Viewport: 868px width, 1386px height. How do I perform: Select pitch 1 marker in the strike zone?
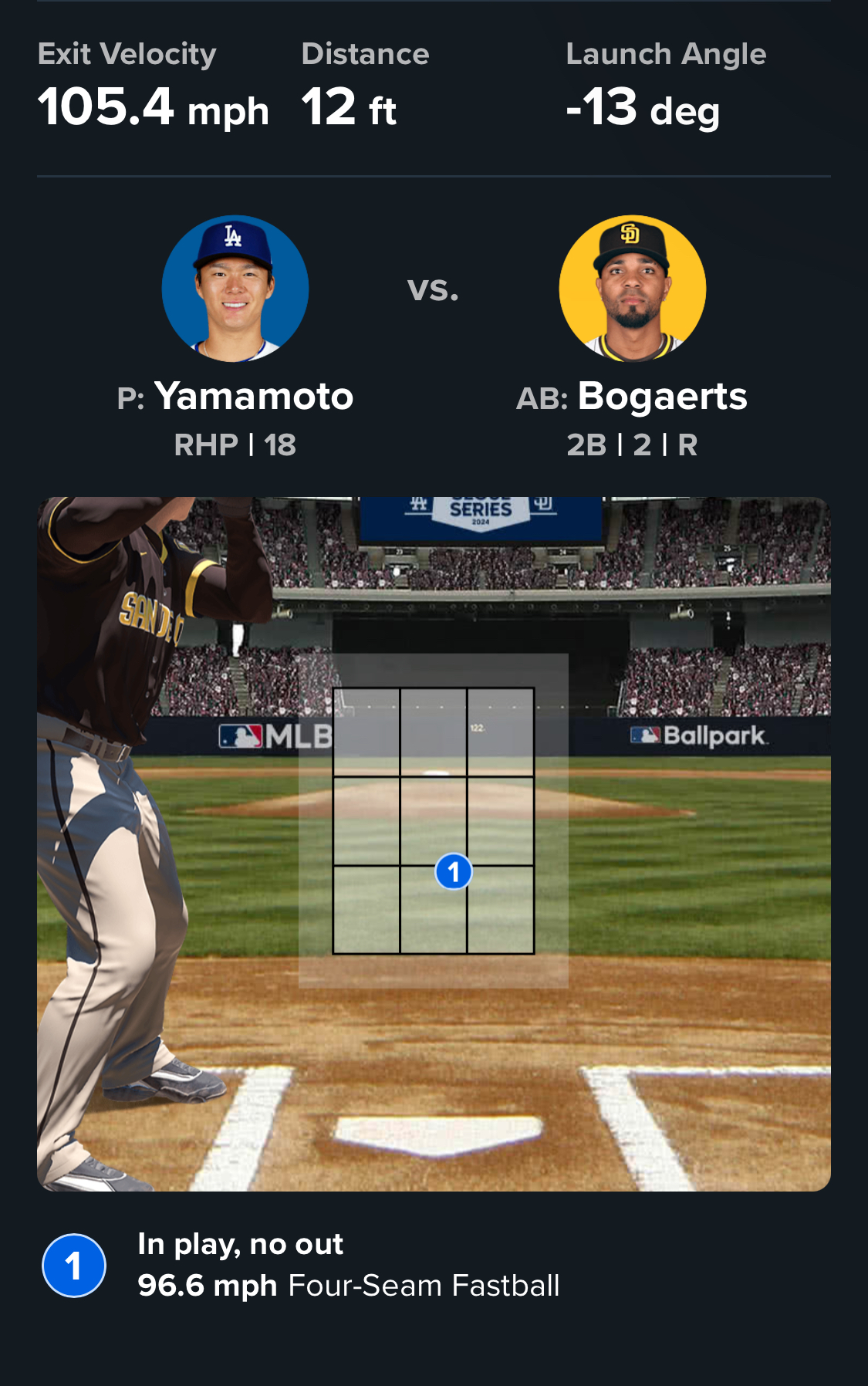click(x=454, y=872)
